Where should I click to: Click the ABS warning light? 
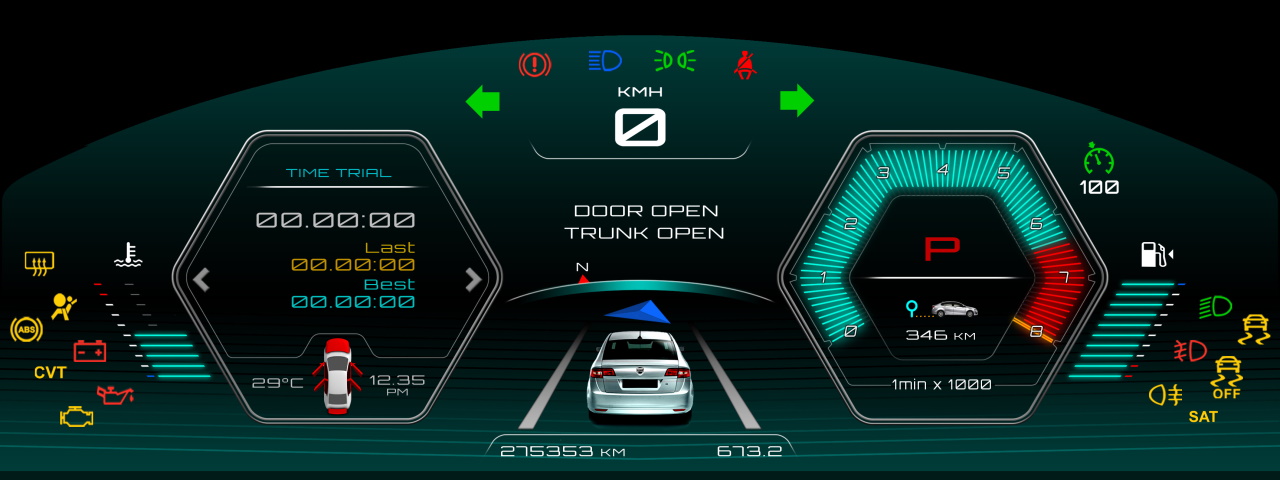pyautogui.click(x=26, y=329)
